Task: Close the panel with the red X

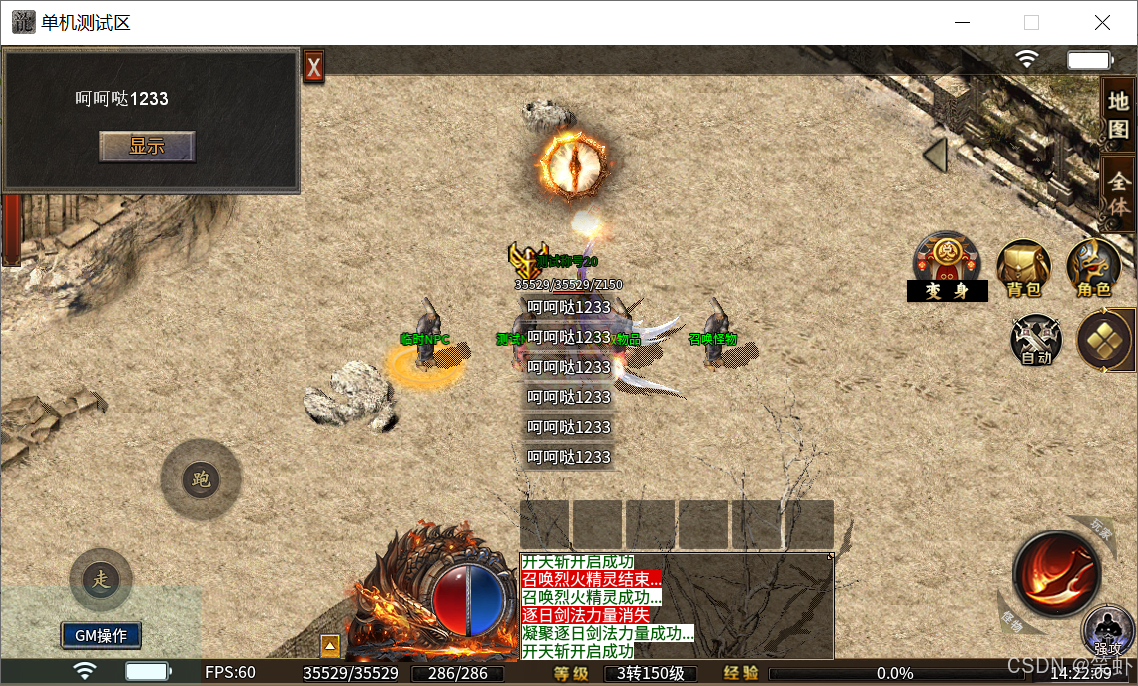Action: [314, 67]
